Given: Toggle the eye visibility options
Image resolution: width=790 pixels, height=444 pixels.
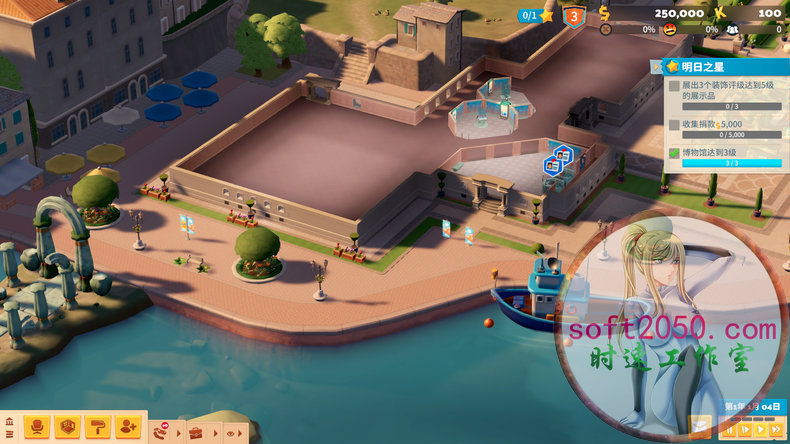Looking at the screenshot, I should pos(230,433).
